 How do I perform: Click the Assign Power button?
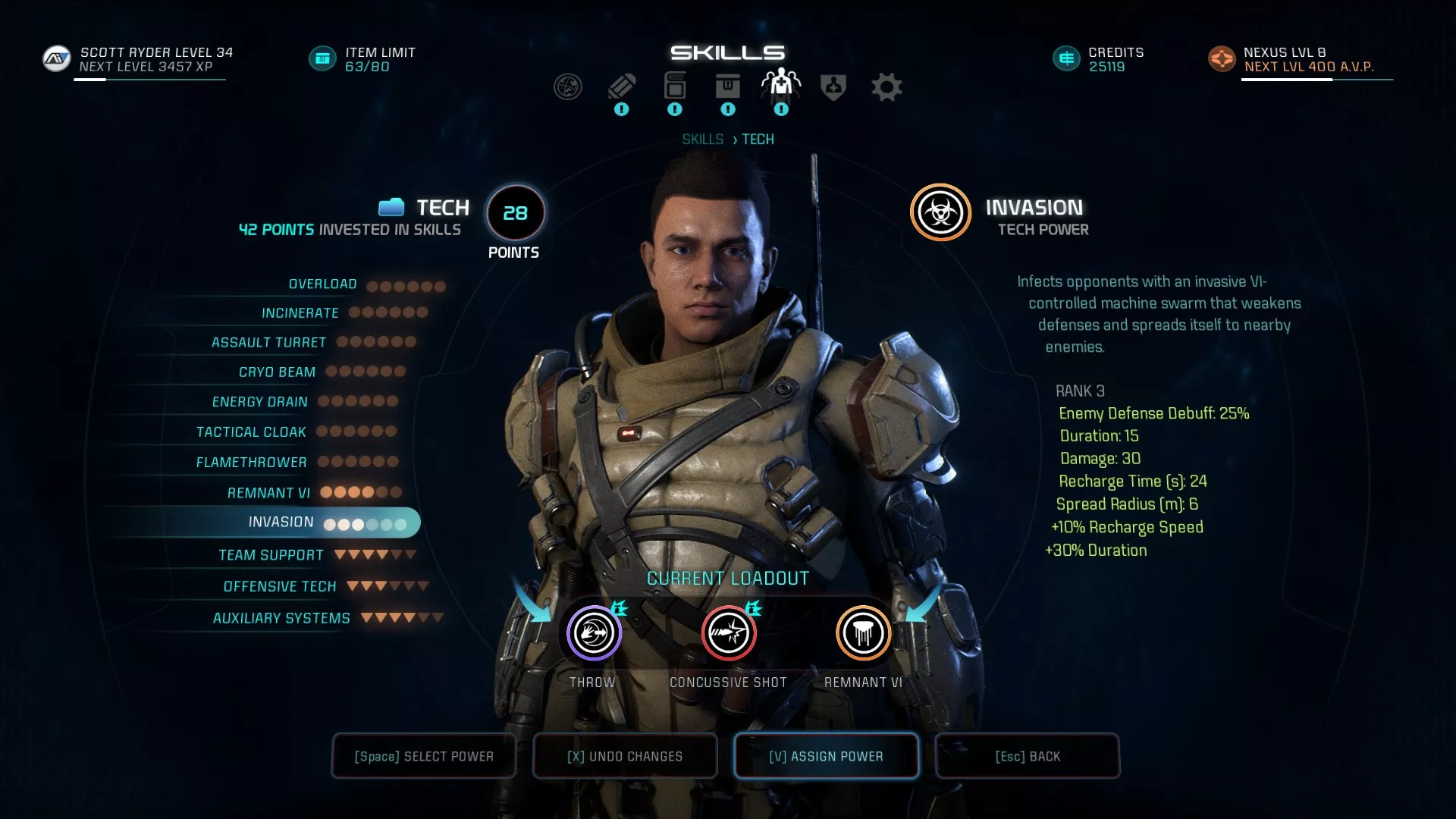(x=826, y=755)
